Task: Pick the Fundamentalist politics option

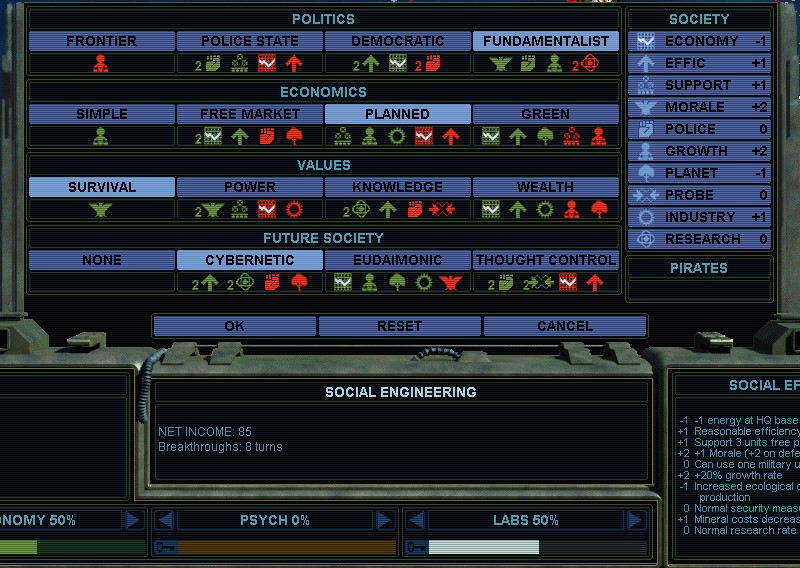Action: pos(546,41)
